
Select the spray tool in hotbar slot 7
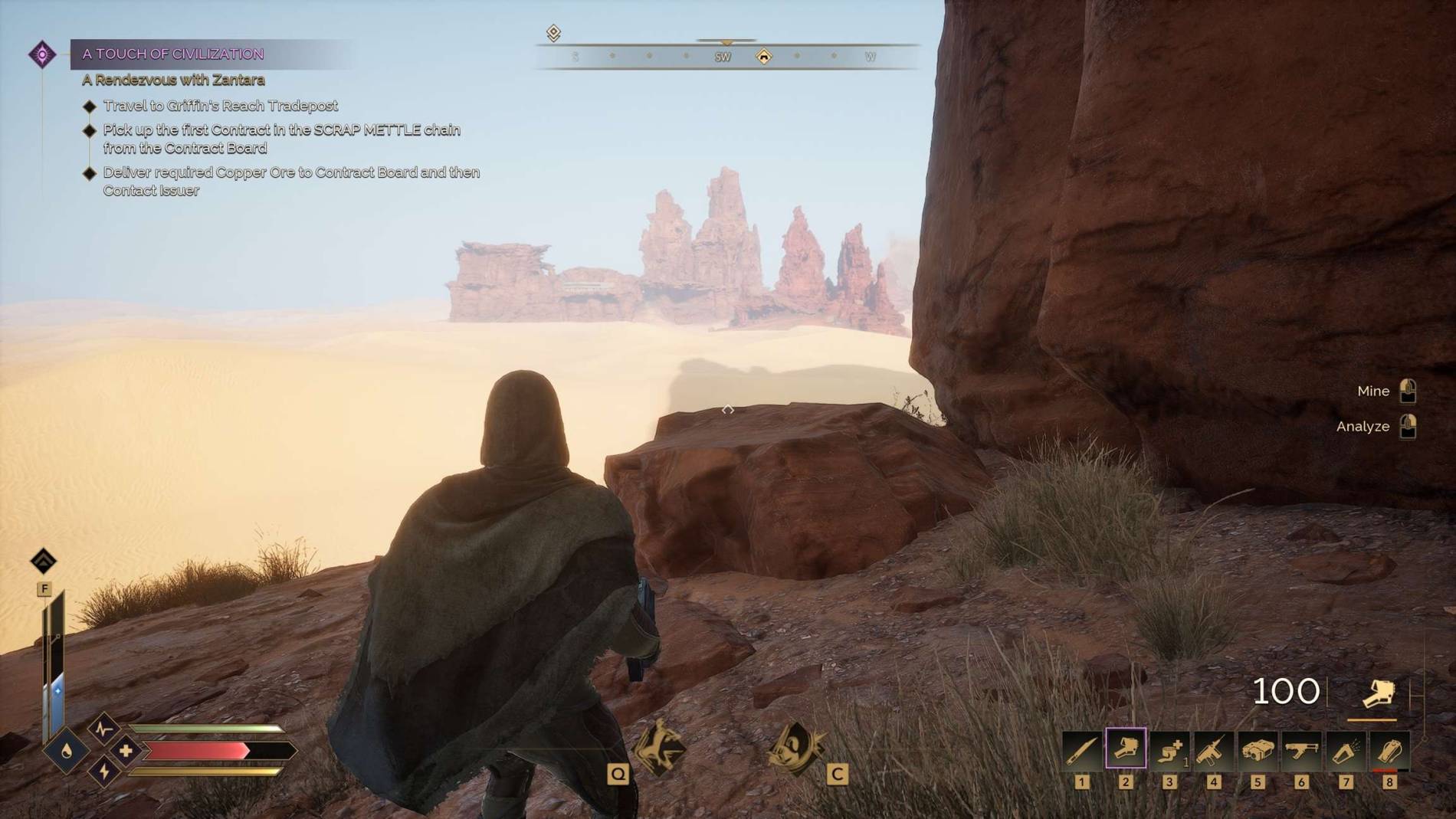tap(1346, 749)
